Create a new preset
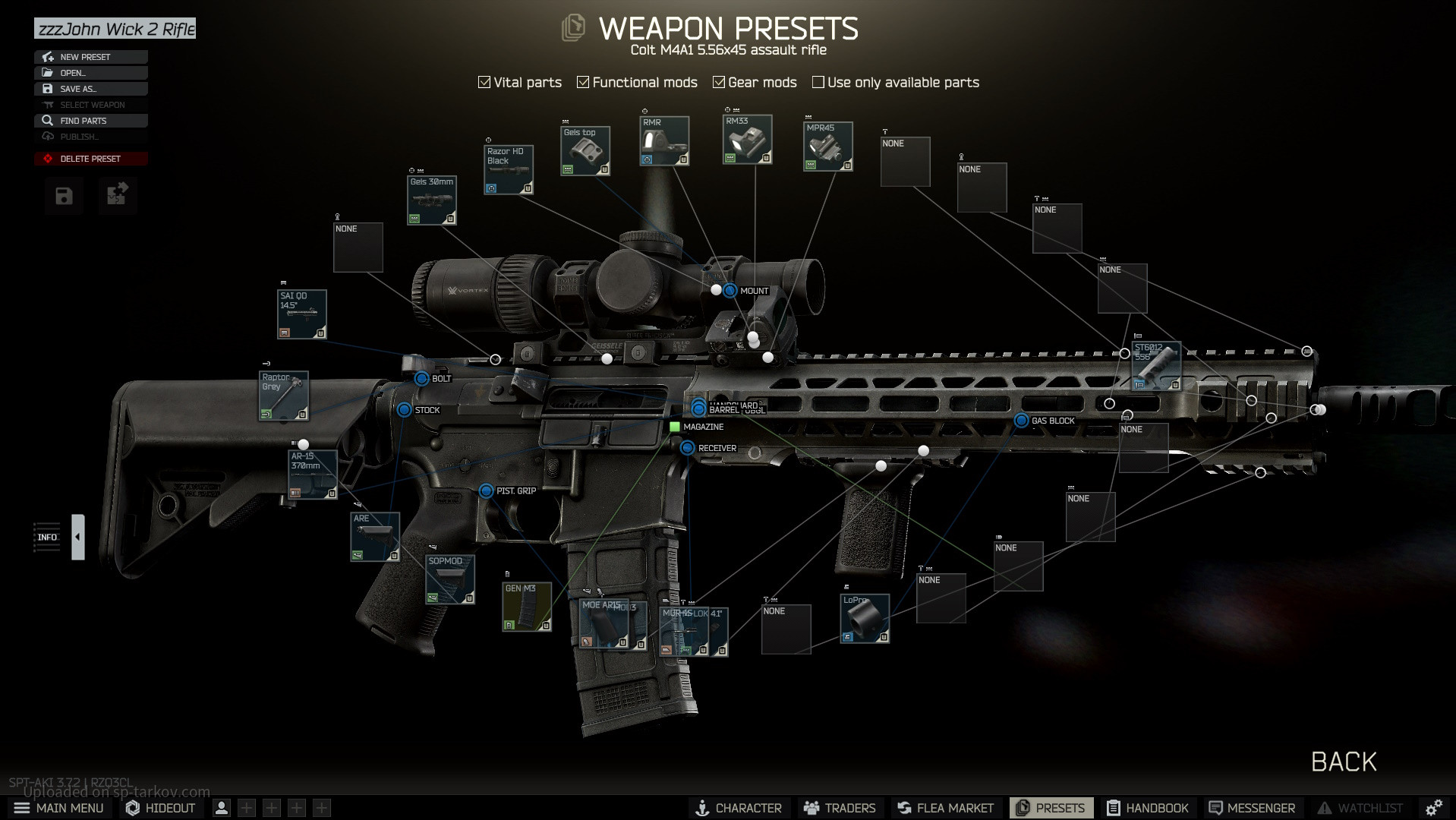 90,57
